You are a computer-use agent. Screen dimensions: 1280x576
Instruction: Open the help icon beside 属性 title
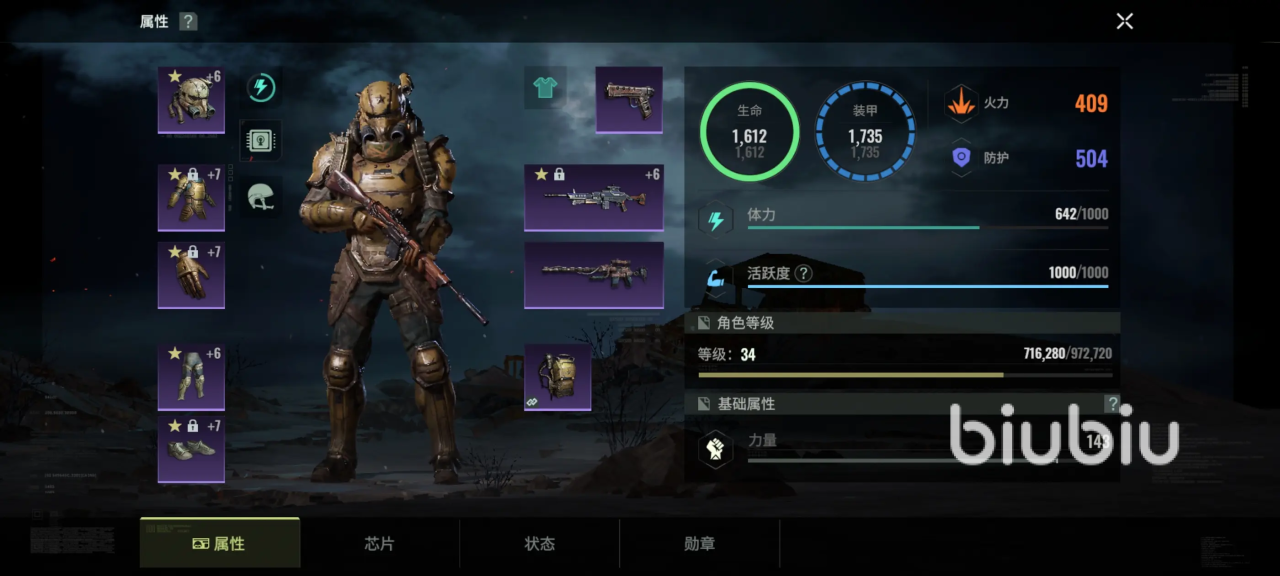click(188, 21)
